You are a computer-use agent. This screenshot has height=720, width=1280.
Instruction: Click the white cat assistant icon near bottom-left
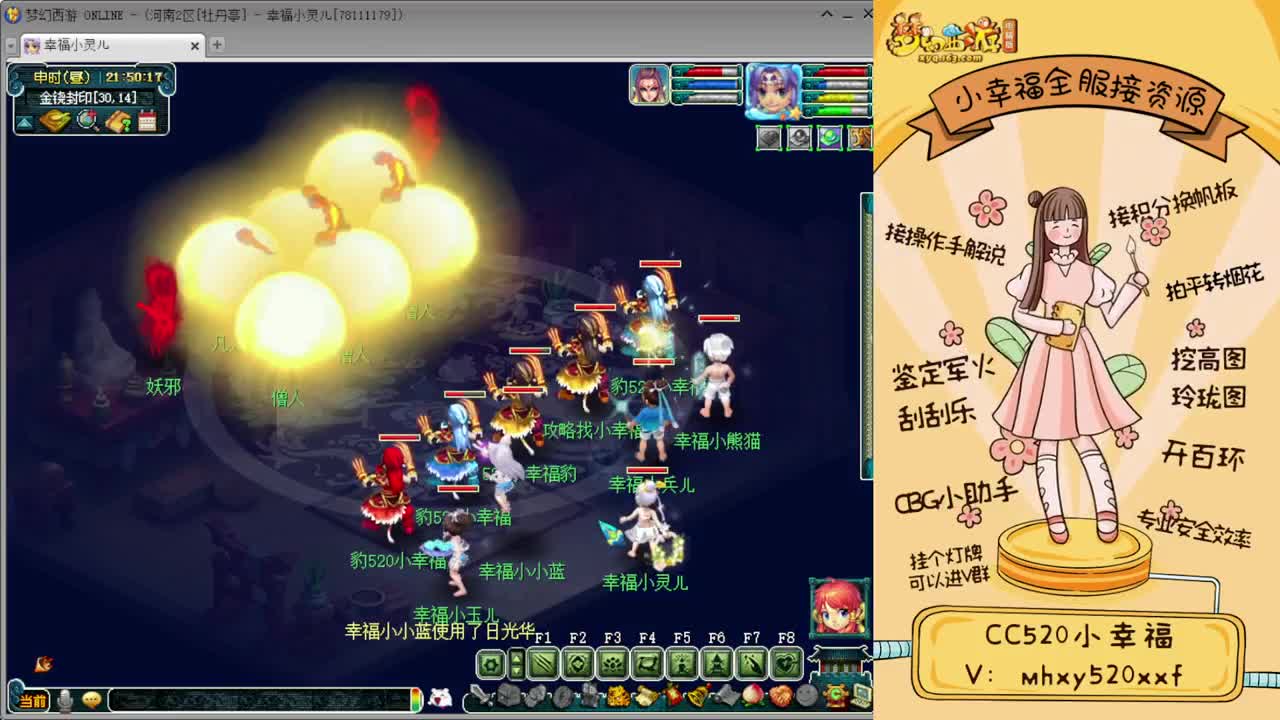(x=439, y=697)
